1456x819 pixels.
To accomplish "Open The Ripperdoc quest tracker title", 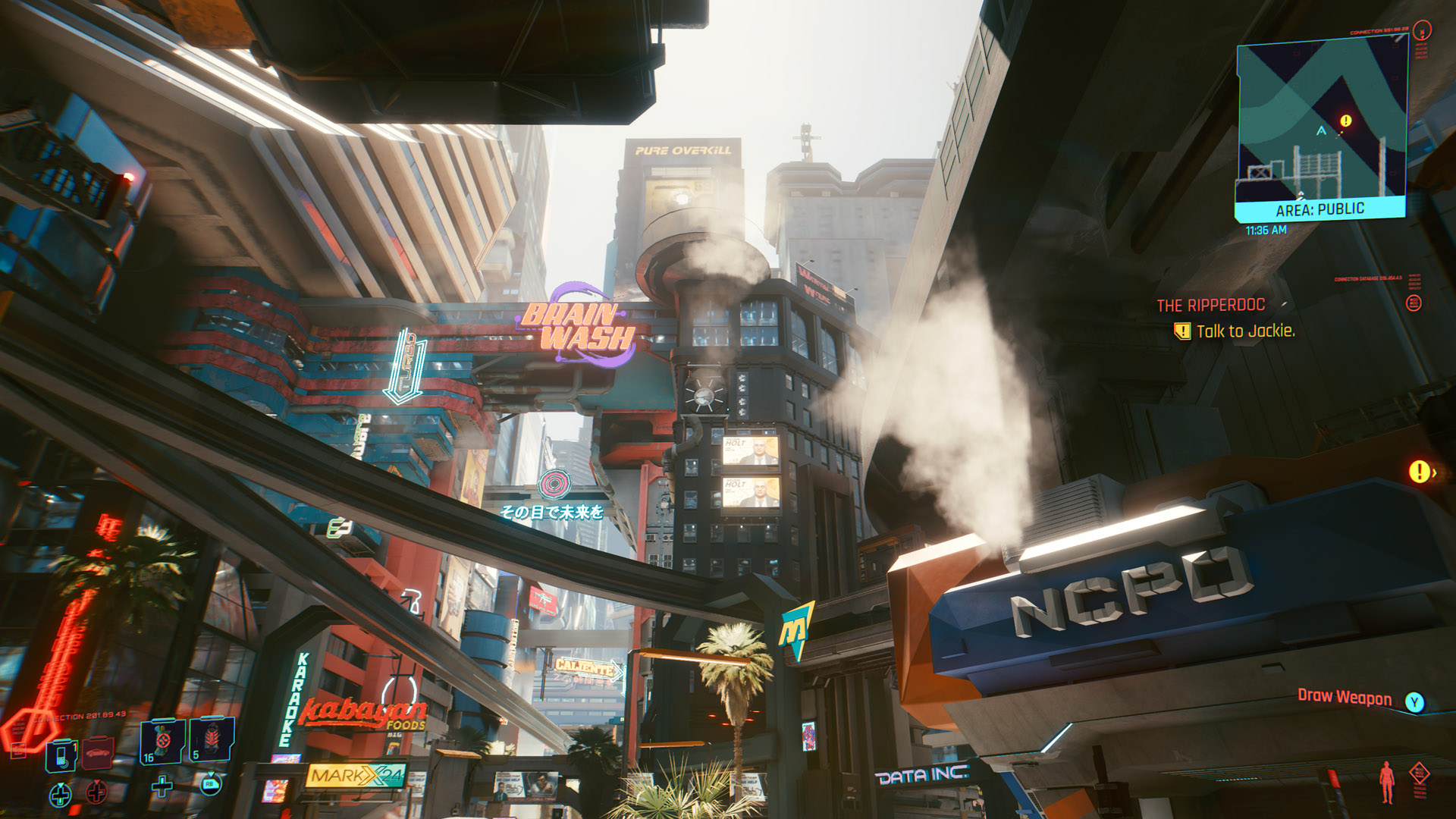I will [1210, 305].
